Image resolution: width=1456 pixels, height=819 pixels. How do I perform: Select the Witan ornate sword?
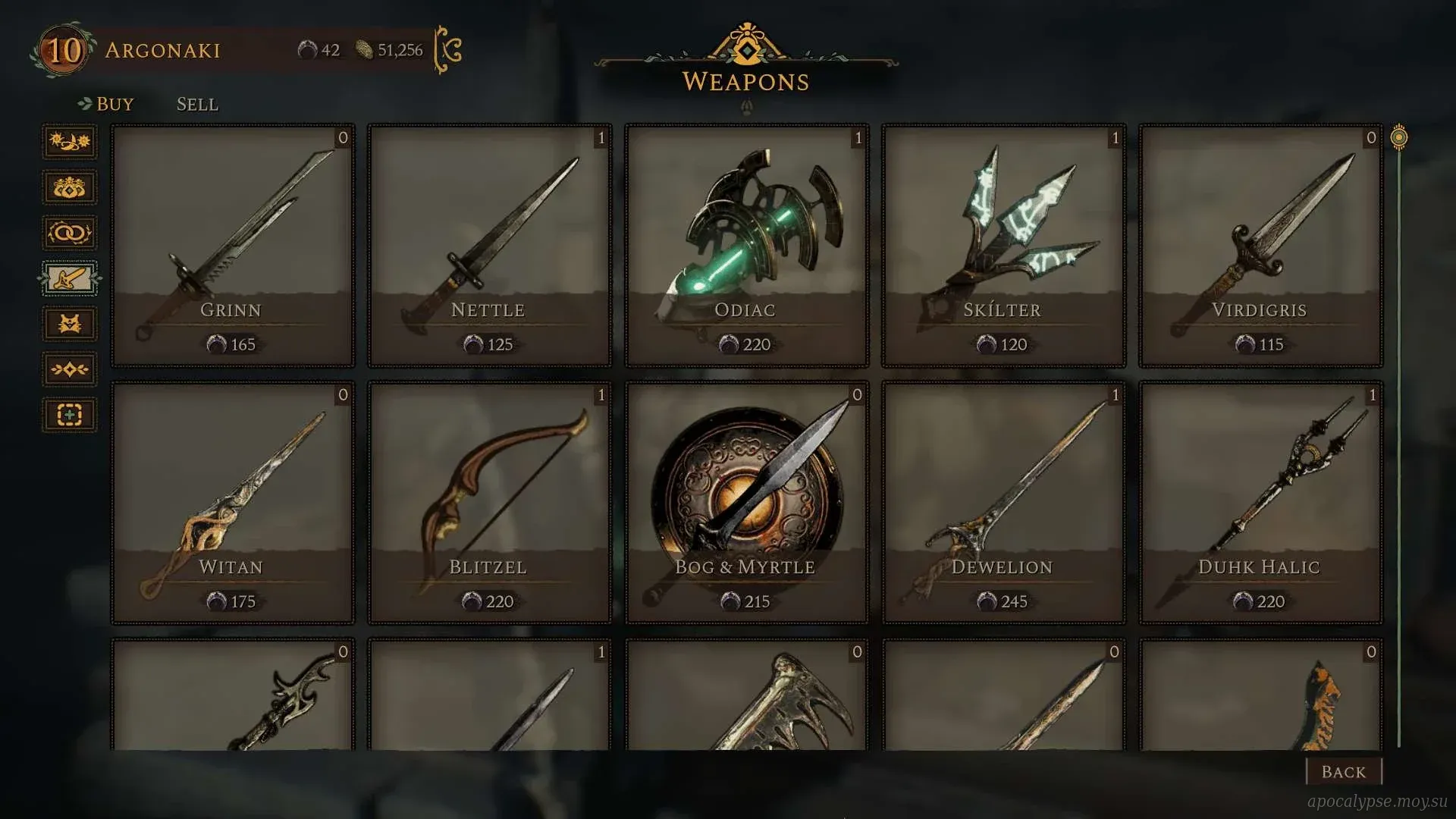click(233, 503)
